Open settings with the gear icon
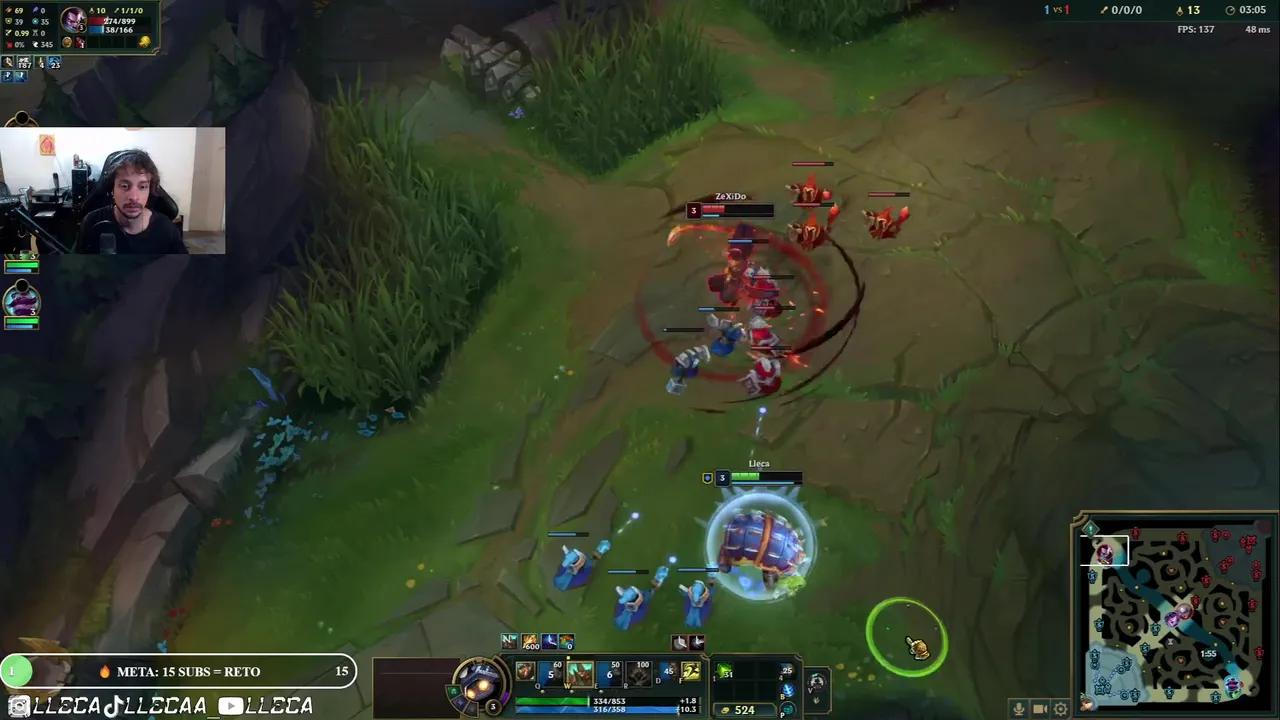 click(x=1060, y=709)
